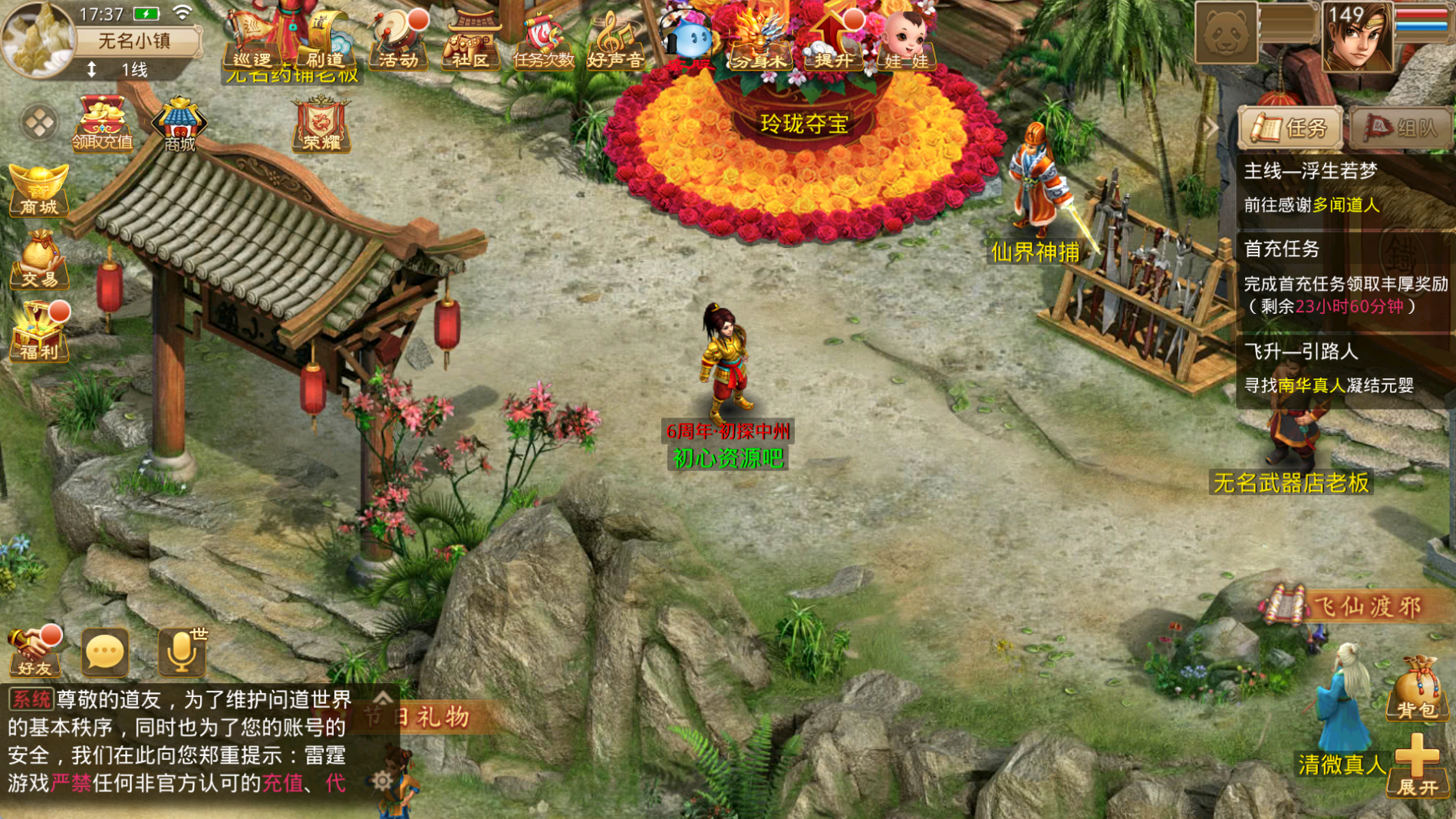Open the 巡逻 patrol menu
The image size is (1456, 819).
tap(252, 42)
